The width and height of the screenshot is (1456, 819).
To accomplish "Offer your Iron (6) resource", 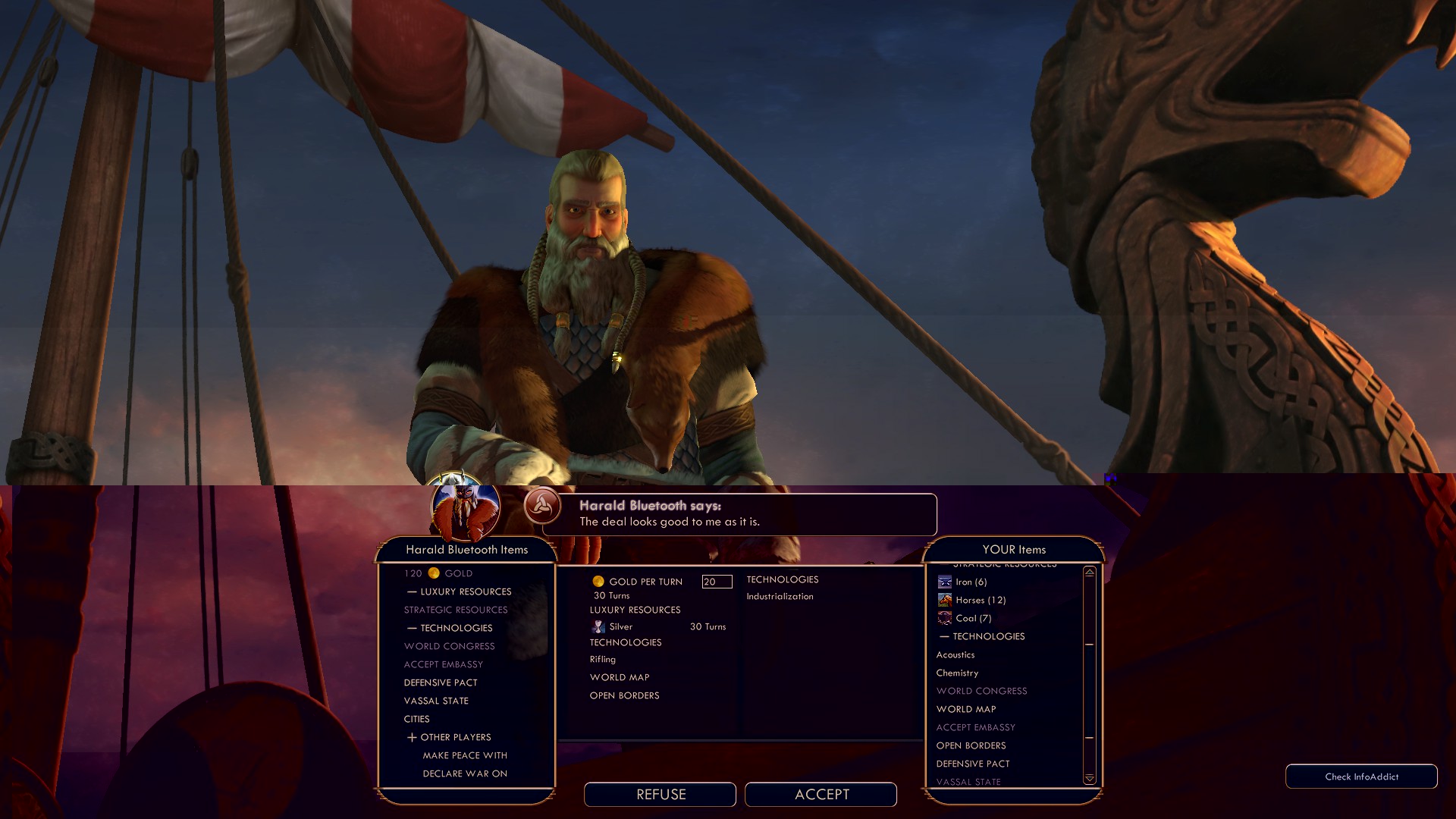I will click(x=971, y=582).
